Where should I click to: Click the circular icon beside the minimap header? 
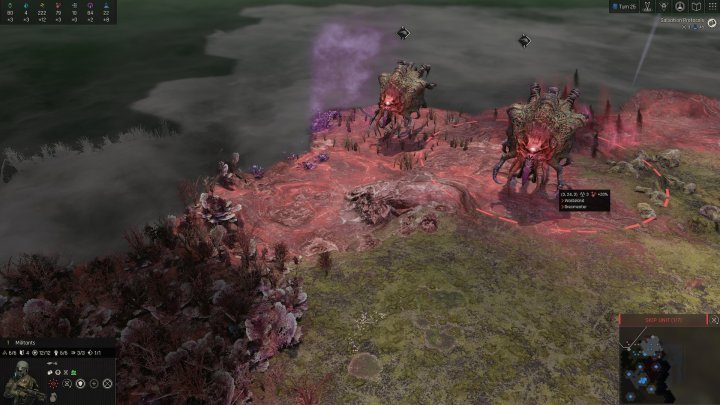711,320
